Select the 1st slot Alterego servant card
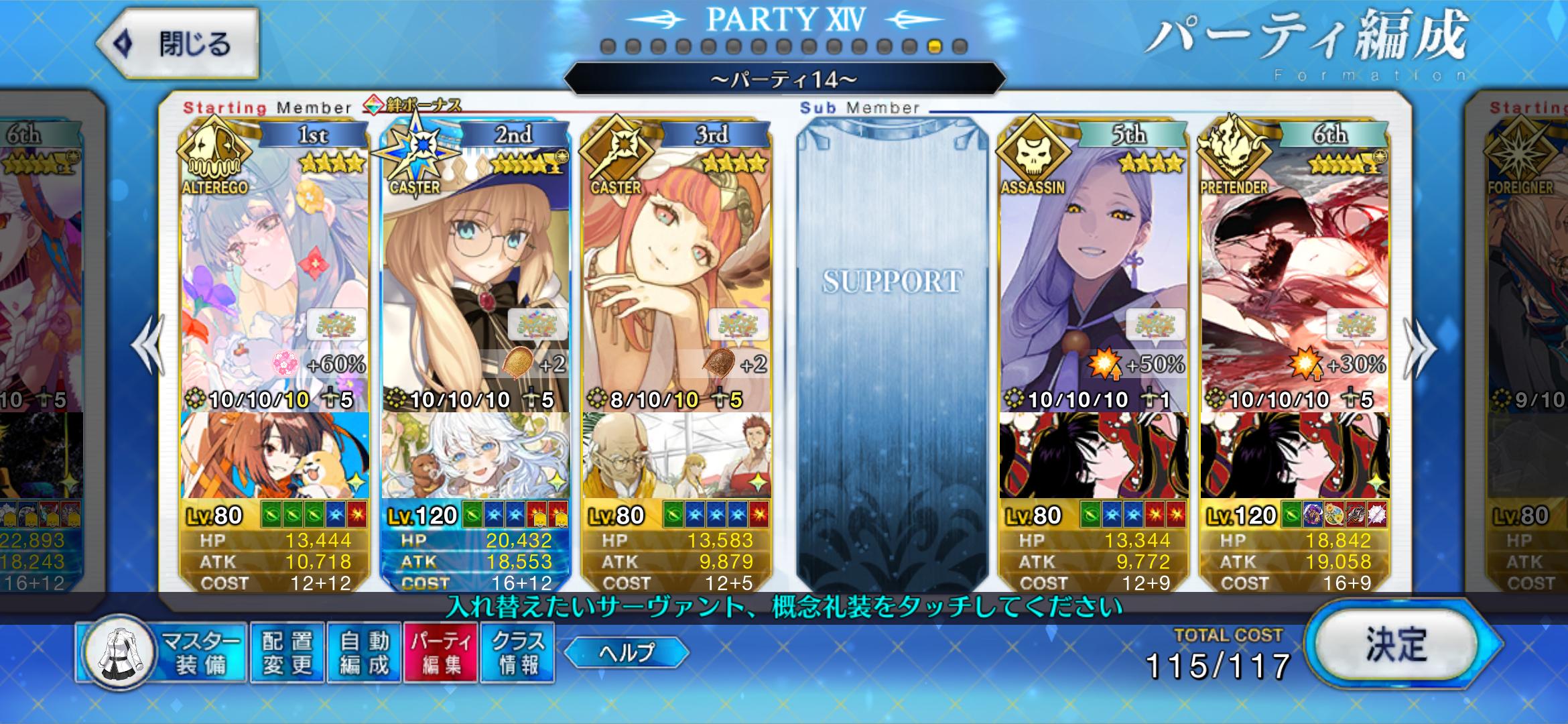Screen dimensions: 1568x724 274,268
